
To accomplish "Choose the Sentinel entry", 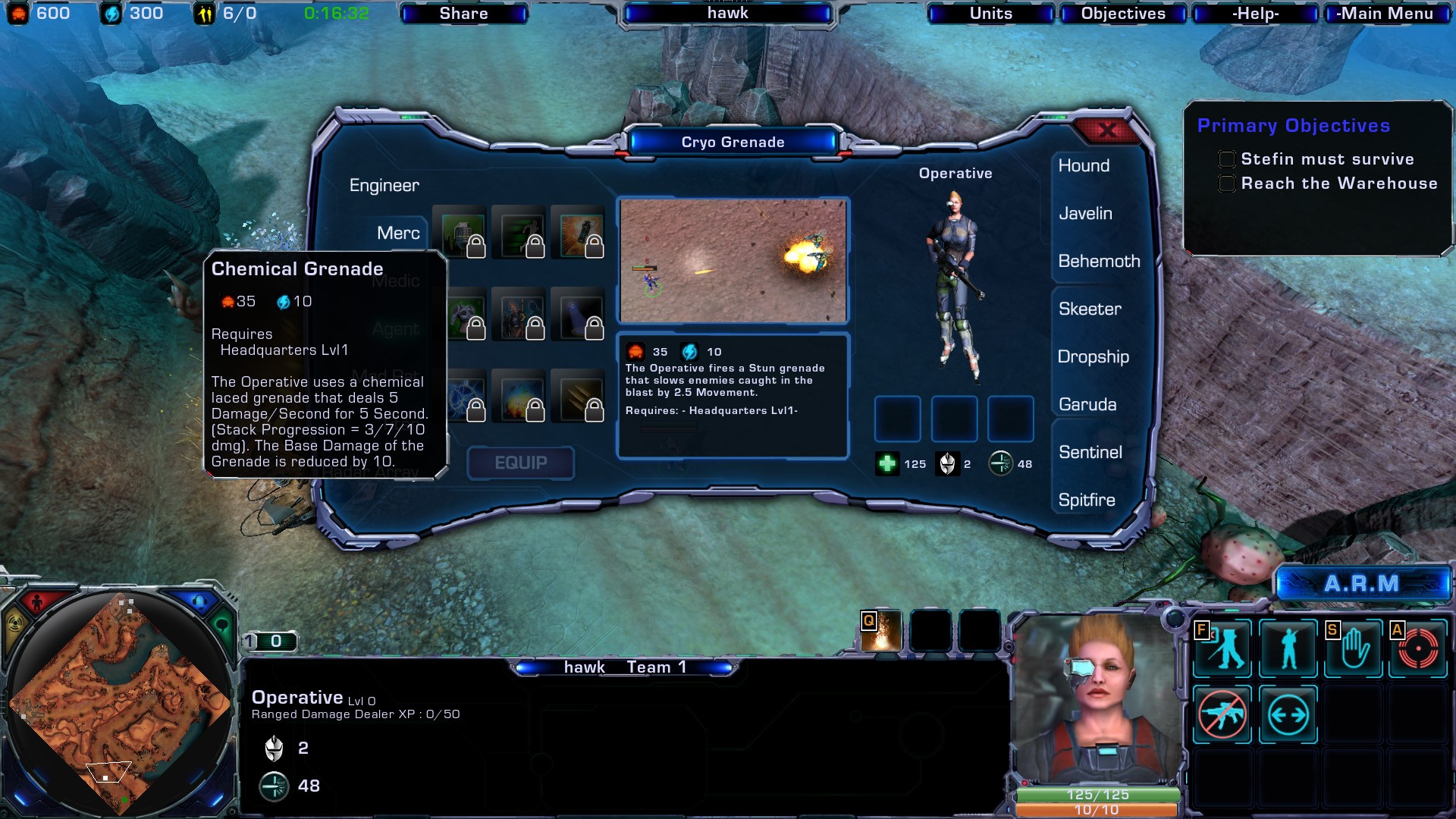I will (1090, 453).
